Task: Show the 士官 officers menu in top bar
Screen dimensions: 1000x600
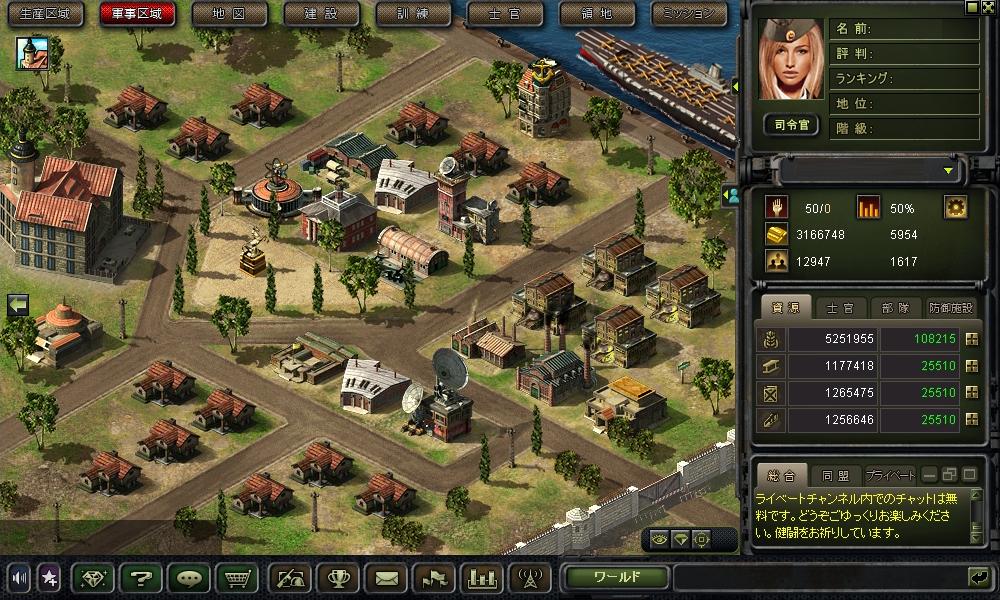Action: [x=506, y=14]
